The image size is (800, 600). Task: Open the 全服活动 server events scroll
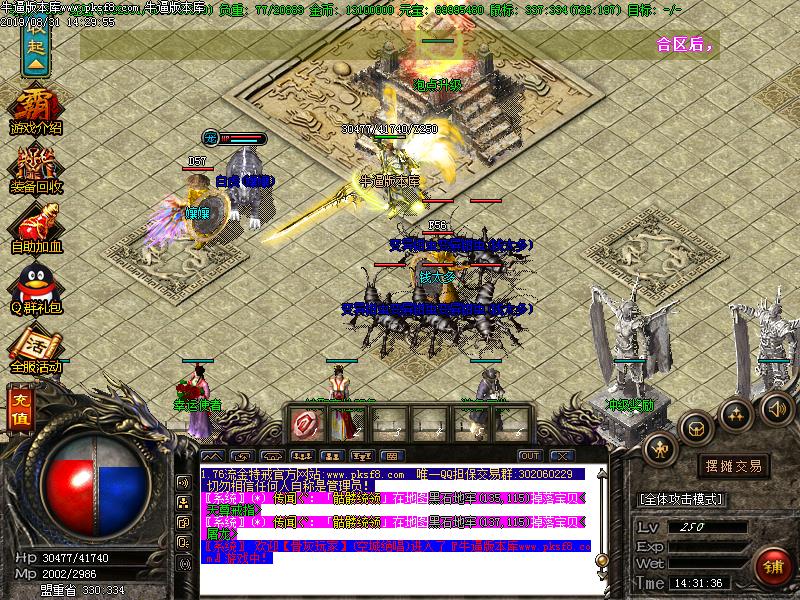pyautogui.click(x=35, y=350)
